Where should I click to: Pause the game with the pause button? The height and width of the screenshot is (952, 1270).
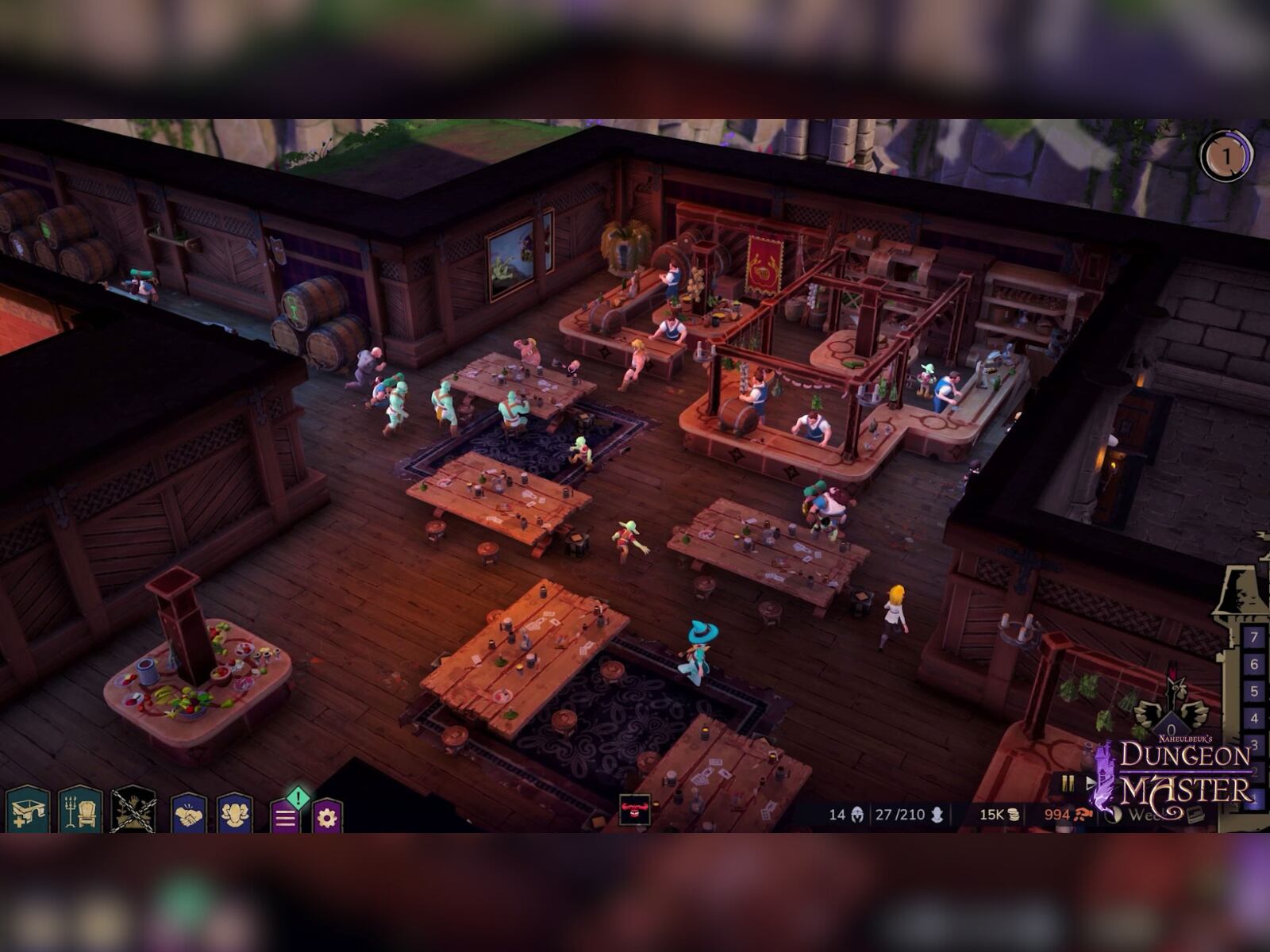(x=1068, y=783)
